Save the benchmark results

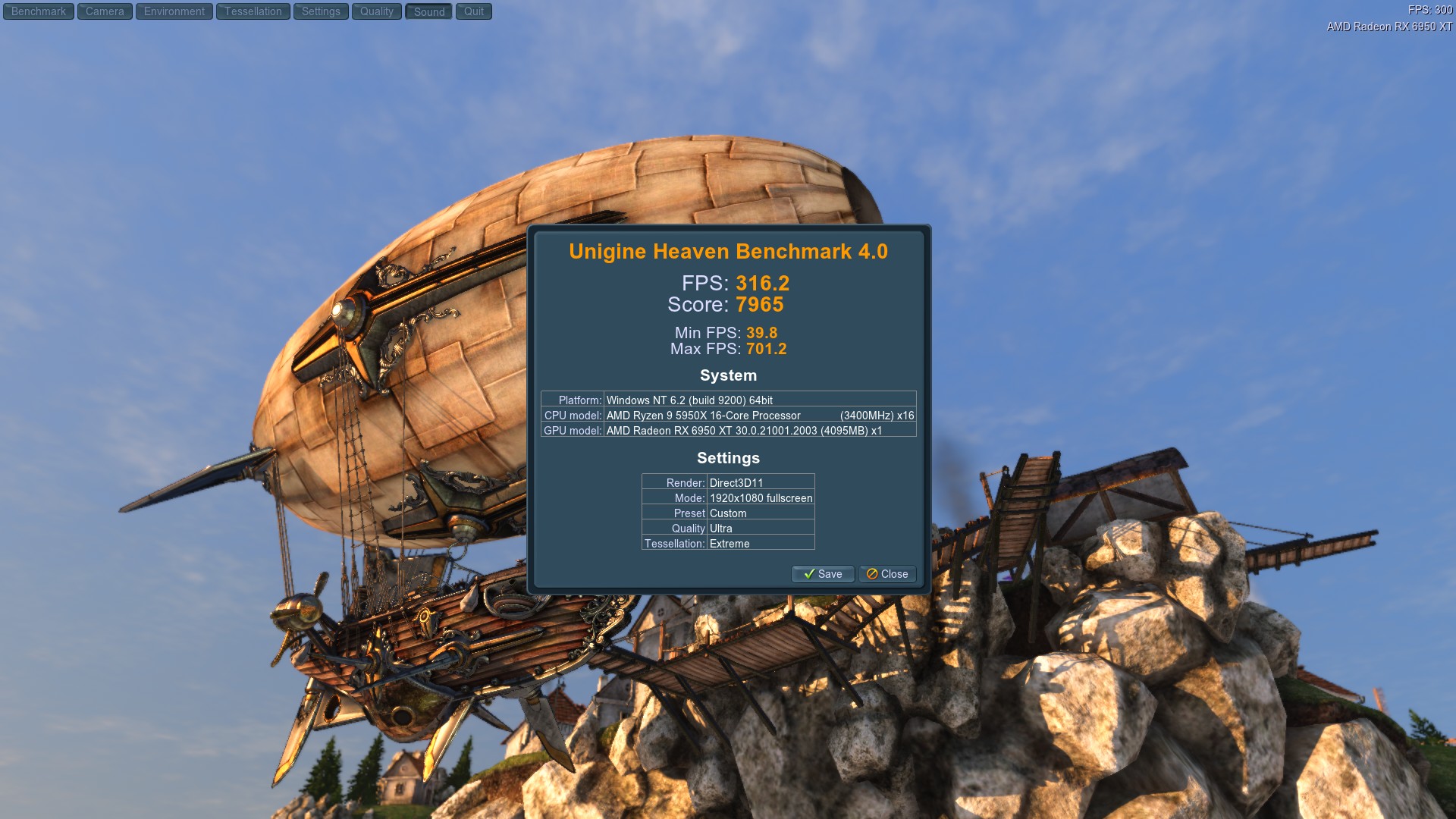(x=823, y=574)
